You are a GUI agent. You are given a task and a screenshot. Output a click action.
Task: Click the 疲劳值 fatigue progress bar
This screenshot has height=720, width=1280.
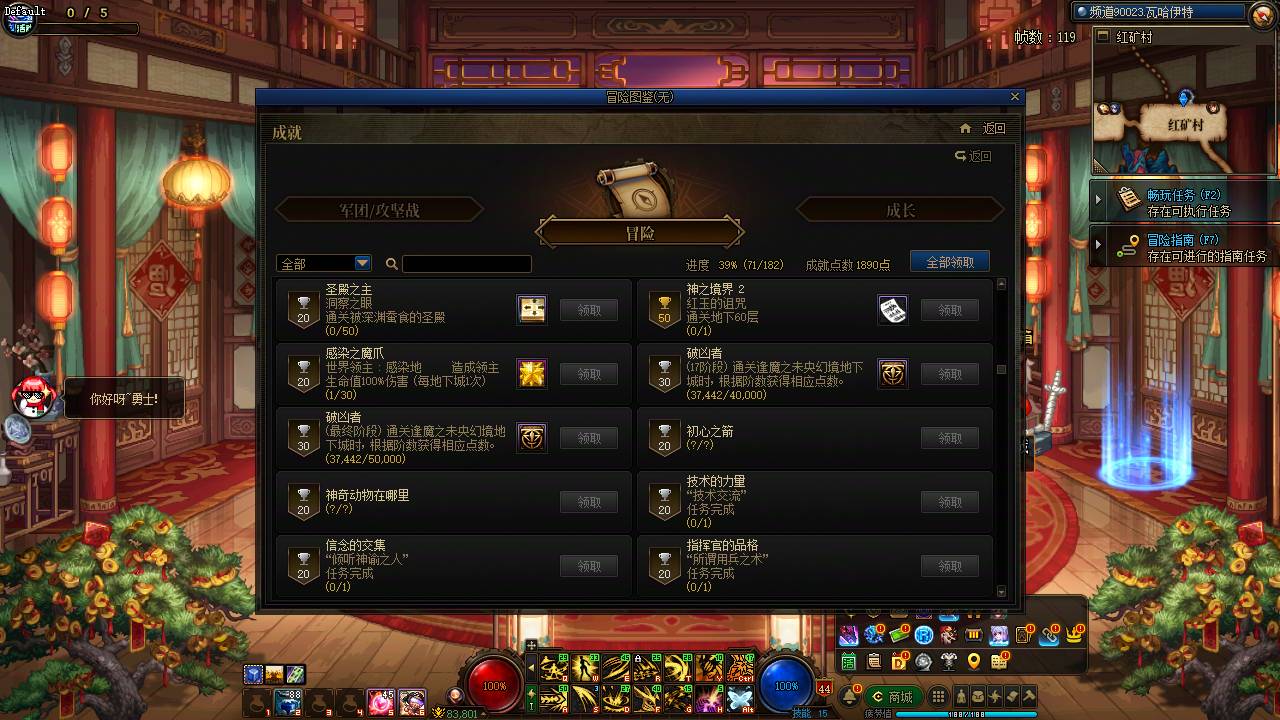click(x=964, y=713)
